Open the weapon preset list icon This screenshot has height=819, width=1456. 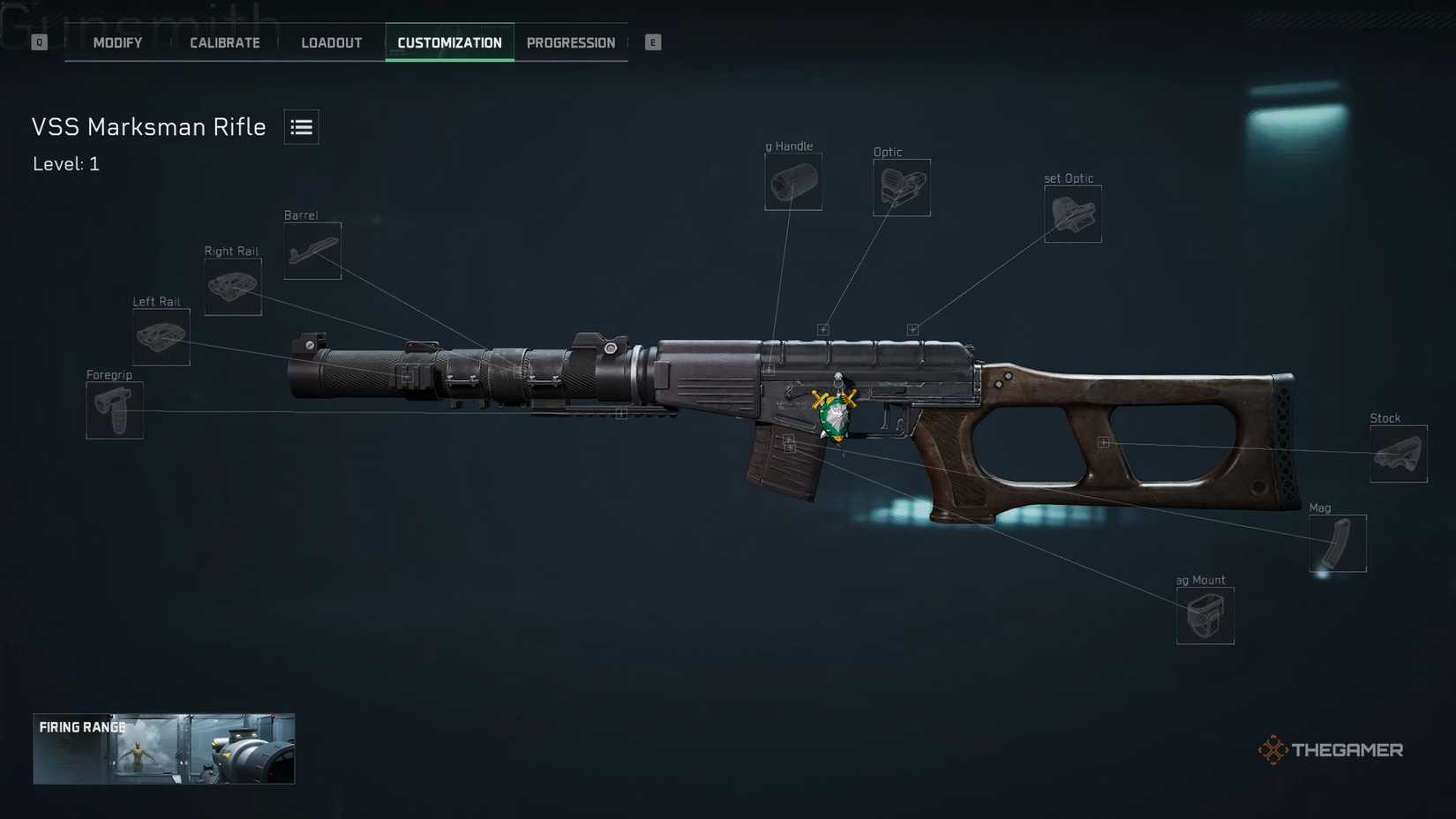click(x=301, y=126)
